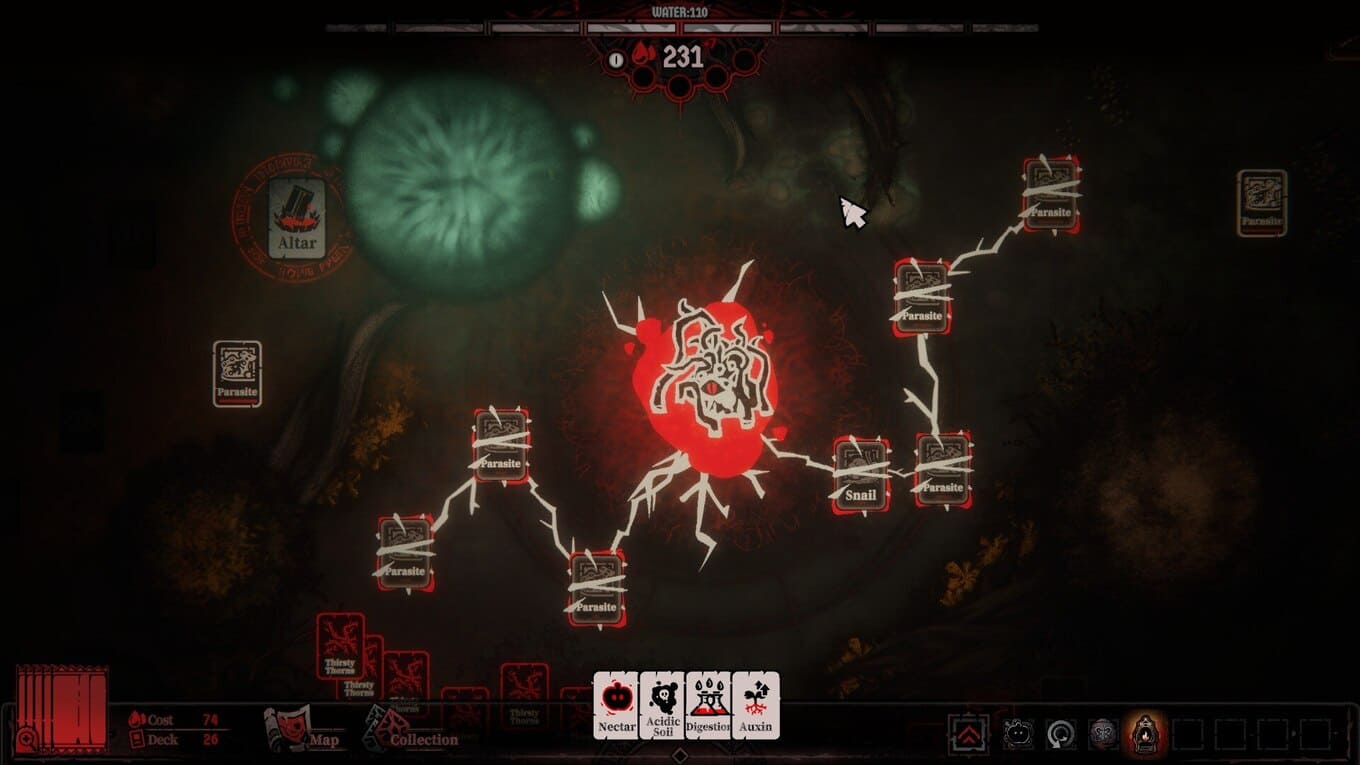Select the Nectar card
Image resolution: width=1360 pixels, height=765 pixels.
point(616,705)
